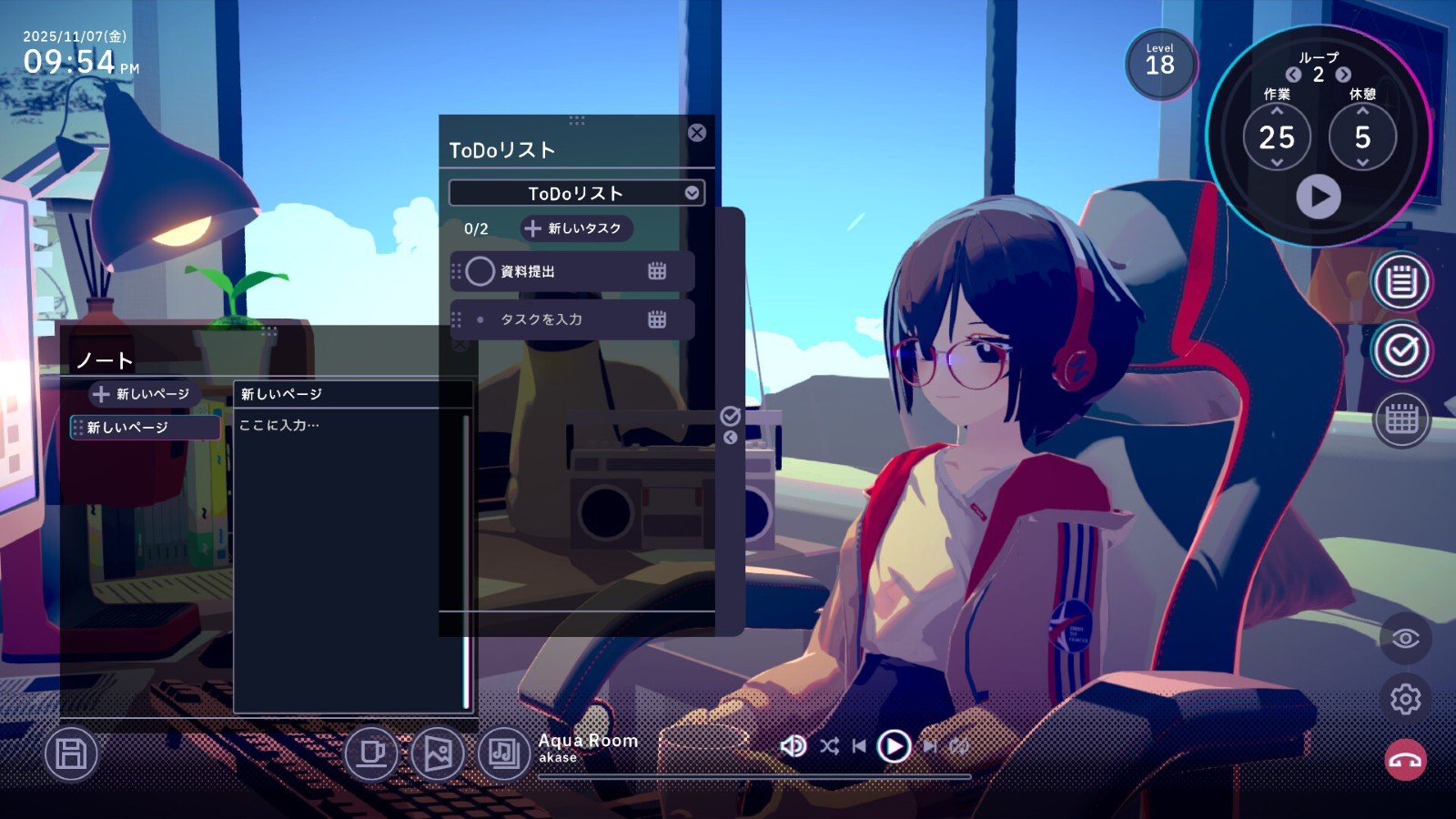Start the pomodoro timer

pyautogui.click(x=1318, y=197)
